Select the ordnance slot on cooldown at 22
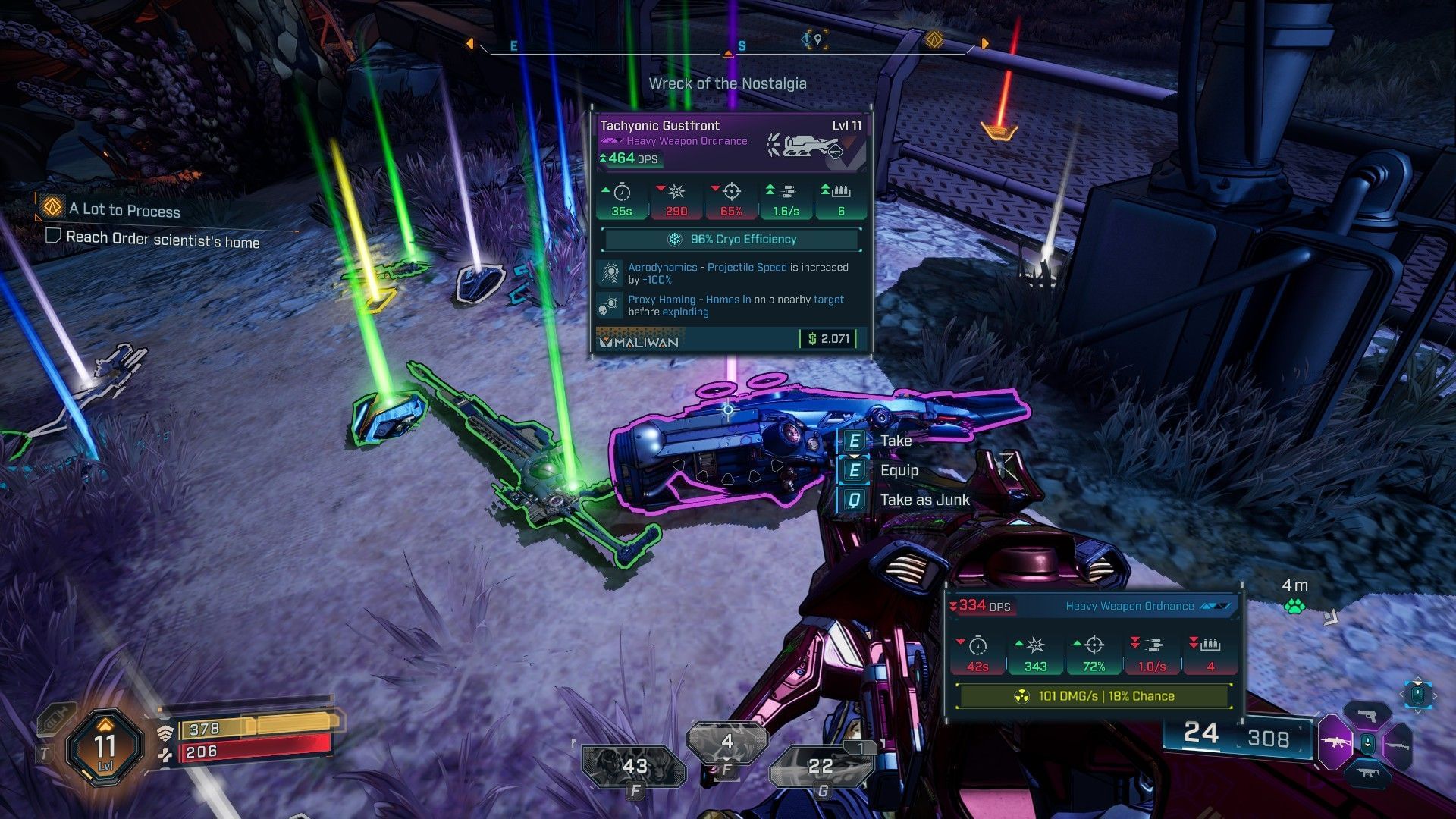 click(820, 767)
